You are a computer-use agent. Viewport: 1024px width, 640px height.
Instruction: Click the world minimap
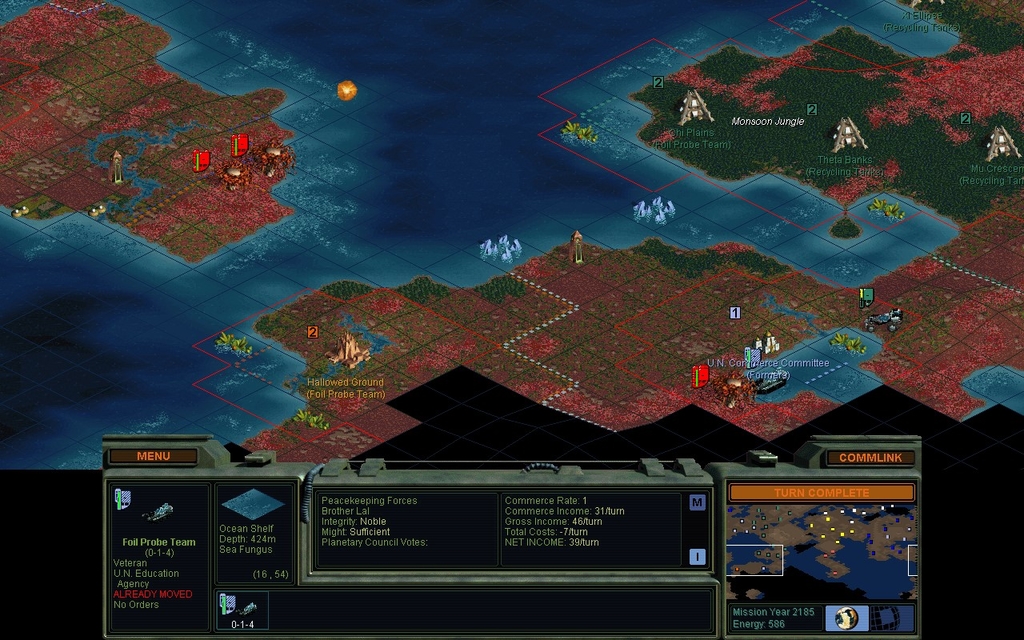pos(820,539)
